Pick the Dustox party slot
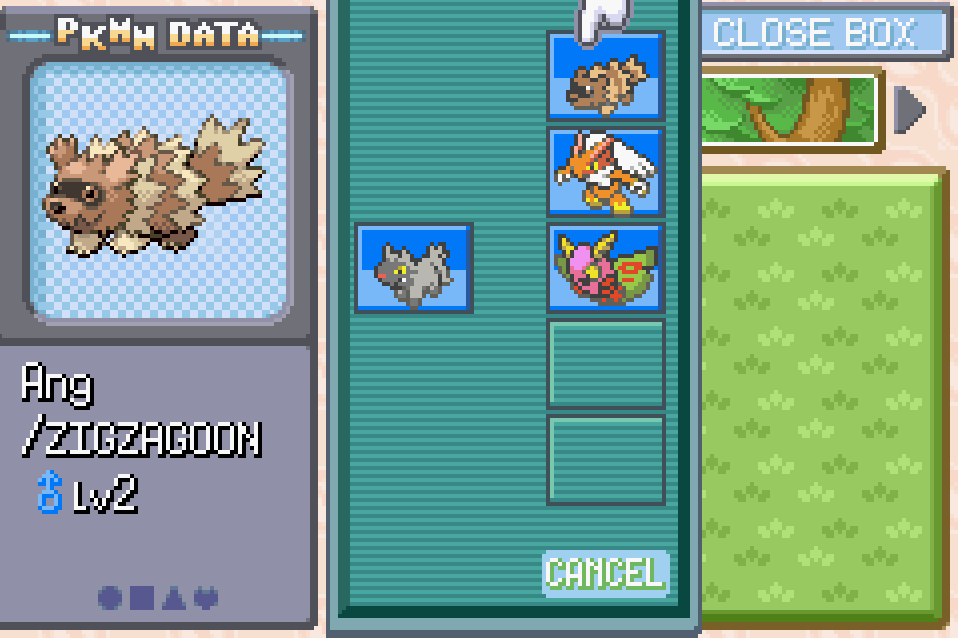Image resolution: width=958 pixels, height=638 pixels. 605,267
